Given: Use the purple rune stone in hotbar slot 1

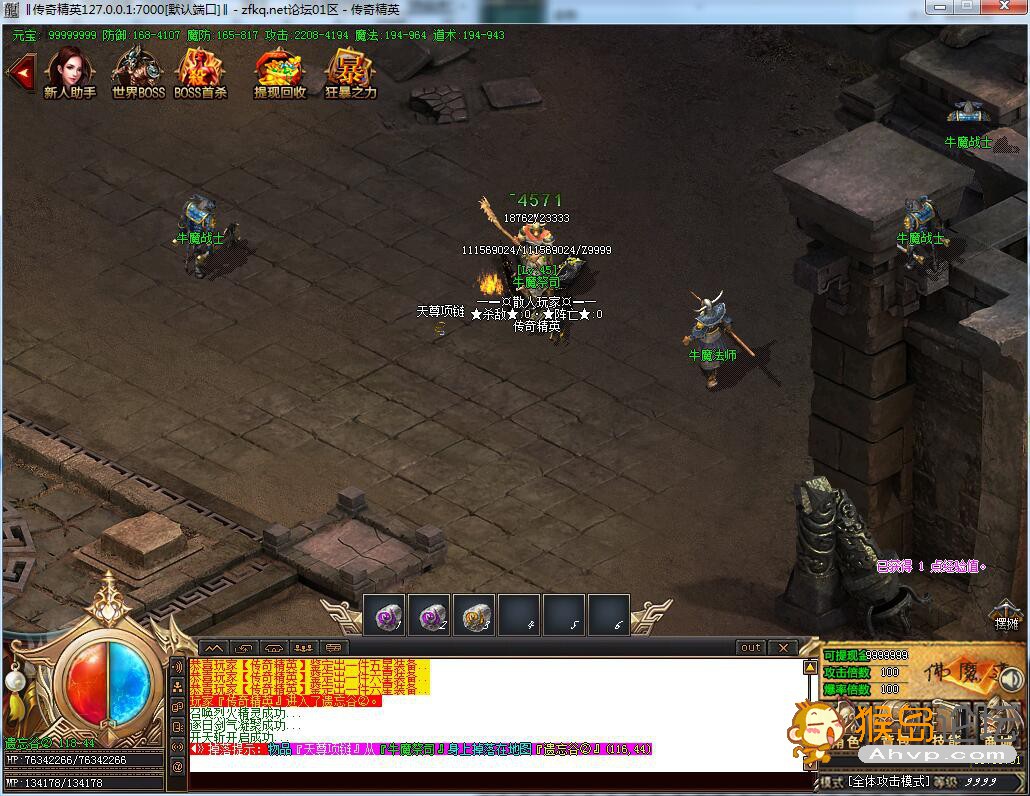Looking at the screenshot, I should tap(383, 615).
